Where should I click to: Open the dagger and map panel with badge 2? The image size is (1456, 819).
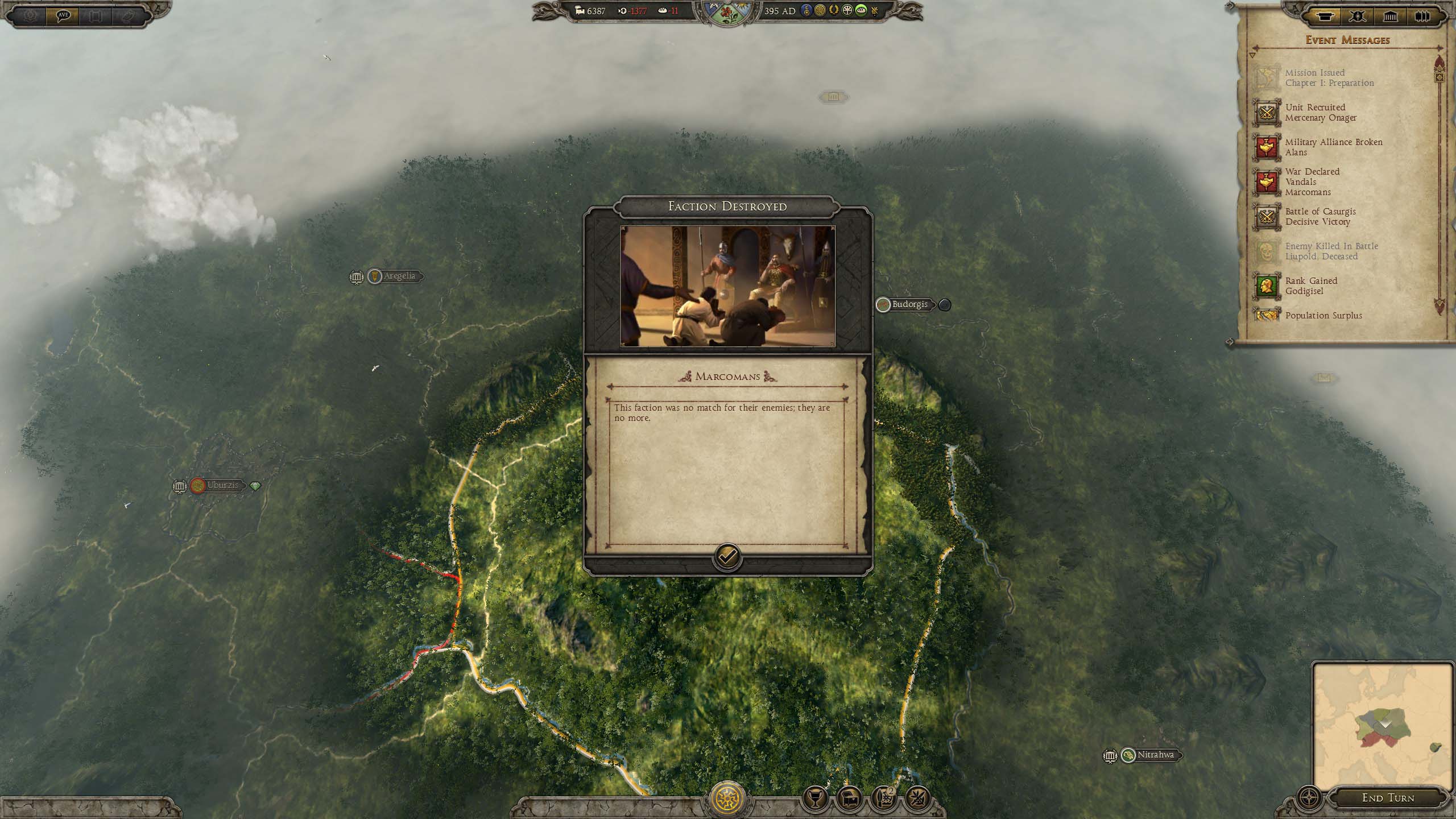pyautogui.click(x=883, y=799)
